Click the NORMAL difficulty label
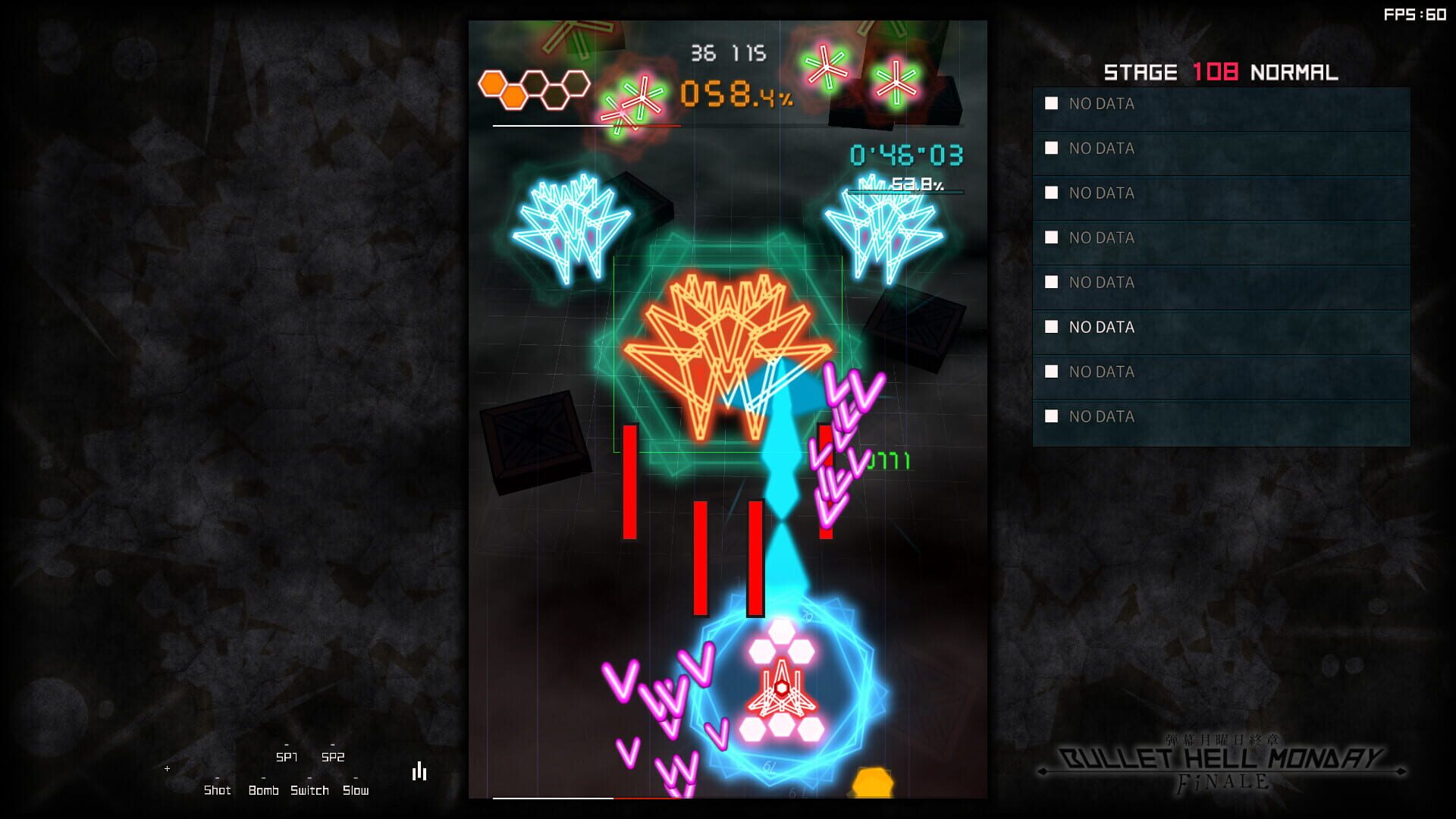 click(1294, 72)
